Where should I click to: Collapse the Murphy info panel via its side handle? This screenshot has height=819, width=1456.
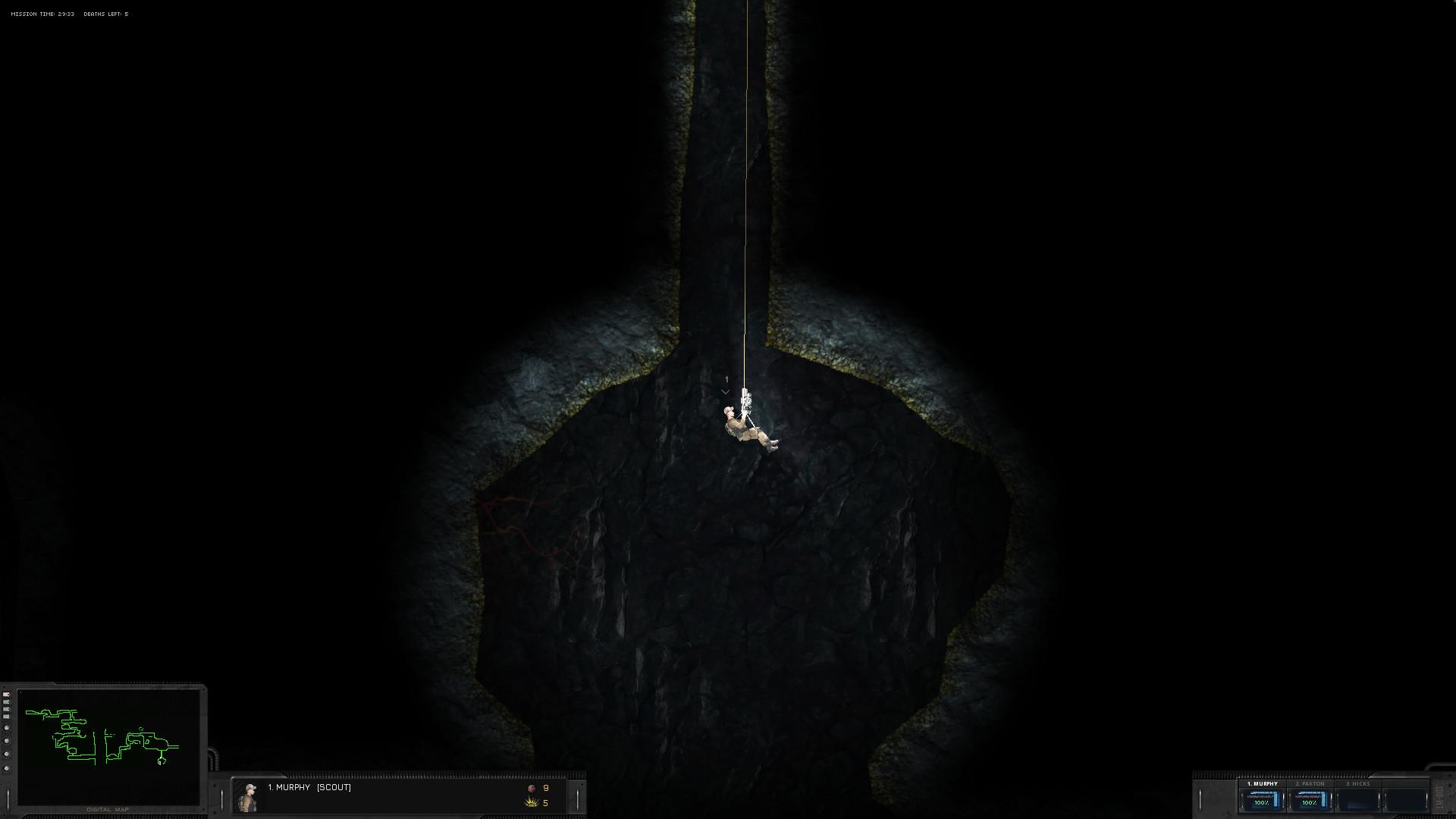(577, 796)
